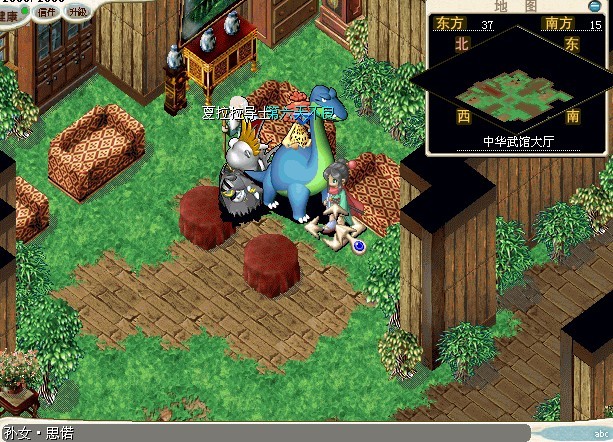This screenshot has height=442, width=613.
Task: Click the 升級 upgrade button
Action: tap(77, 13)
